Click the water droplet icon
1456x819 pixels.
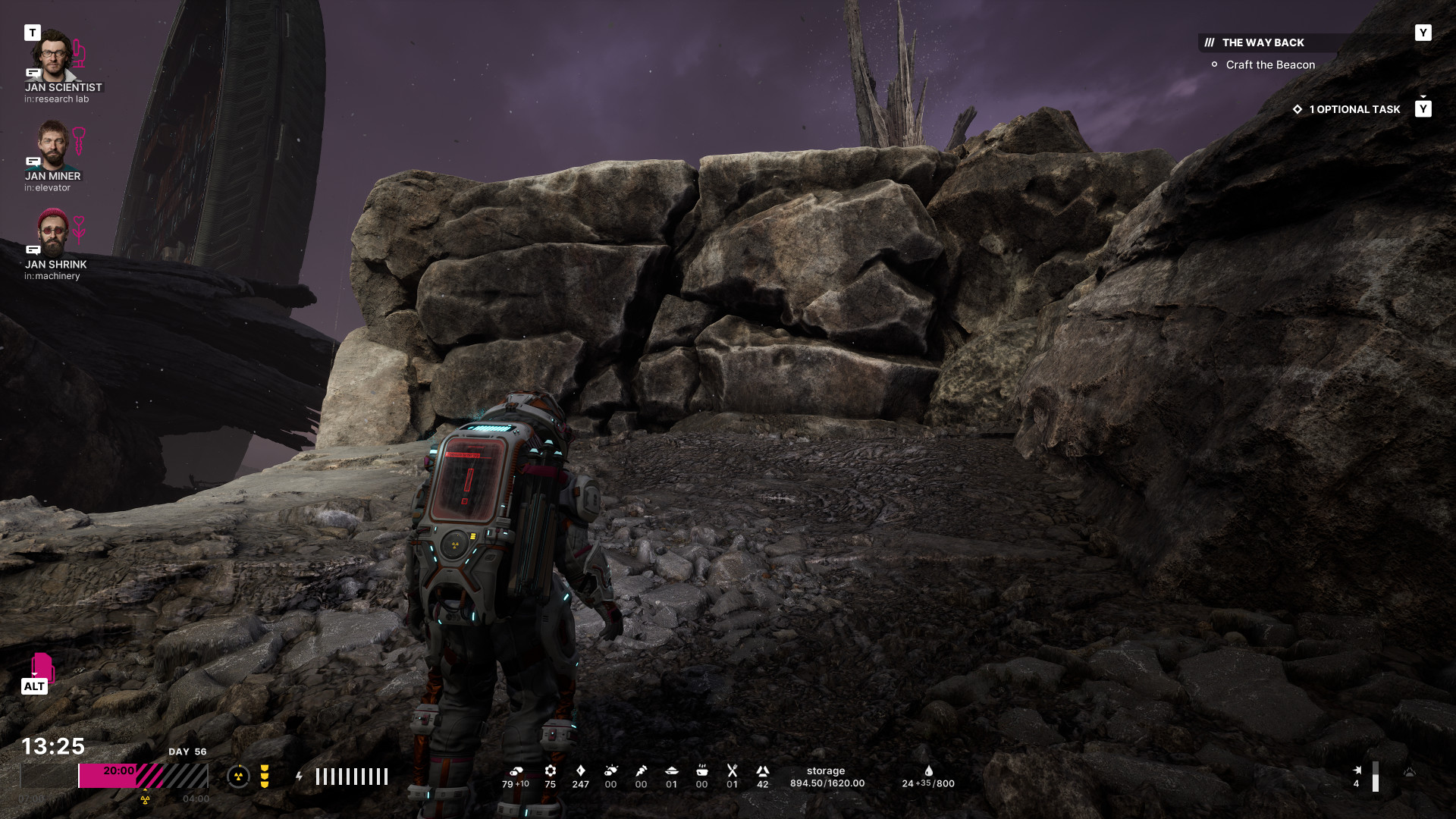coord(929,770)
